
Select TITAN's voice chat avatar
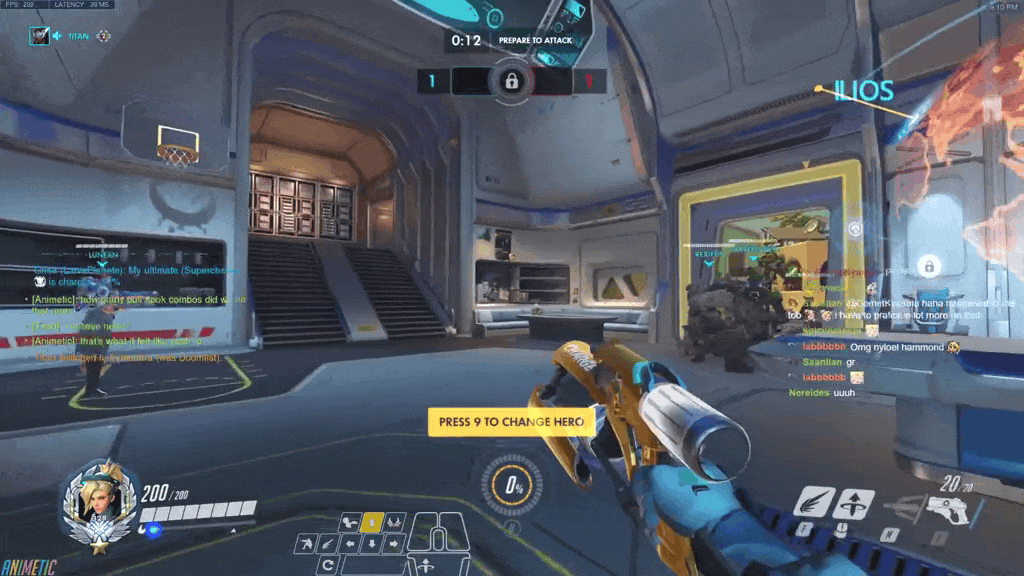point(39,36)
